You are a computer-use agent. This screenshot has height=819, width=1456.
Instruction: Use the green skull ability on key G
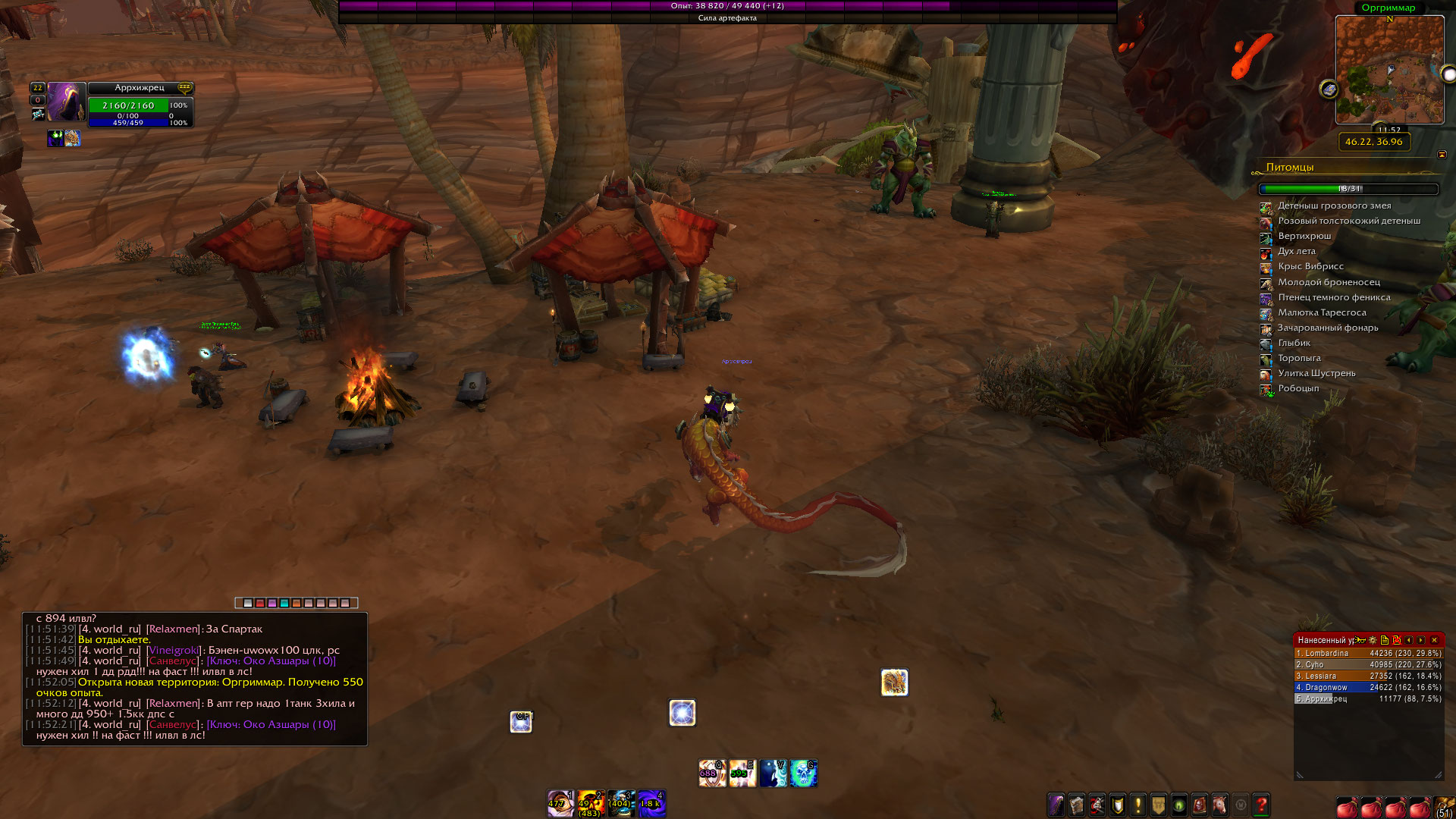(803, 773)
